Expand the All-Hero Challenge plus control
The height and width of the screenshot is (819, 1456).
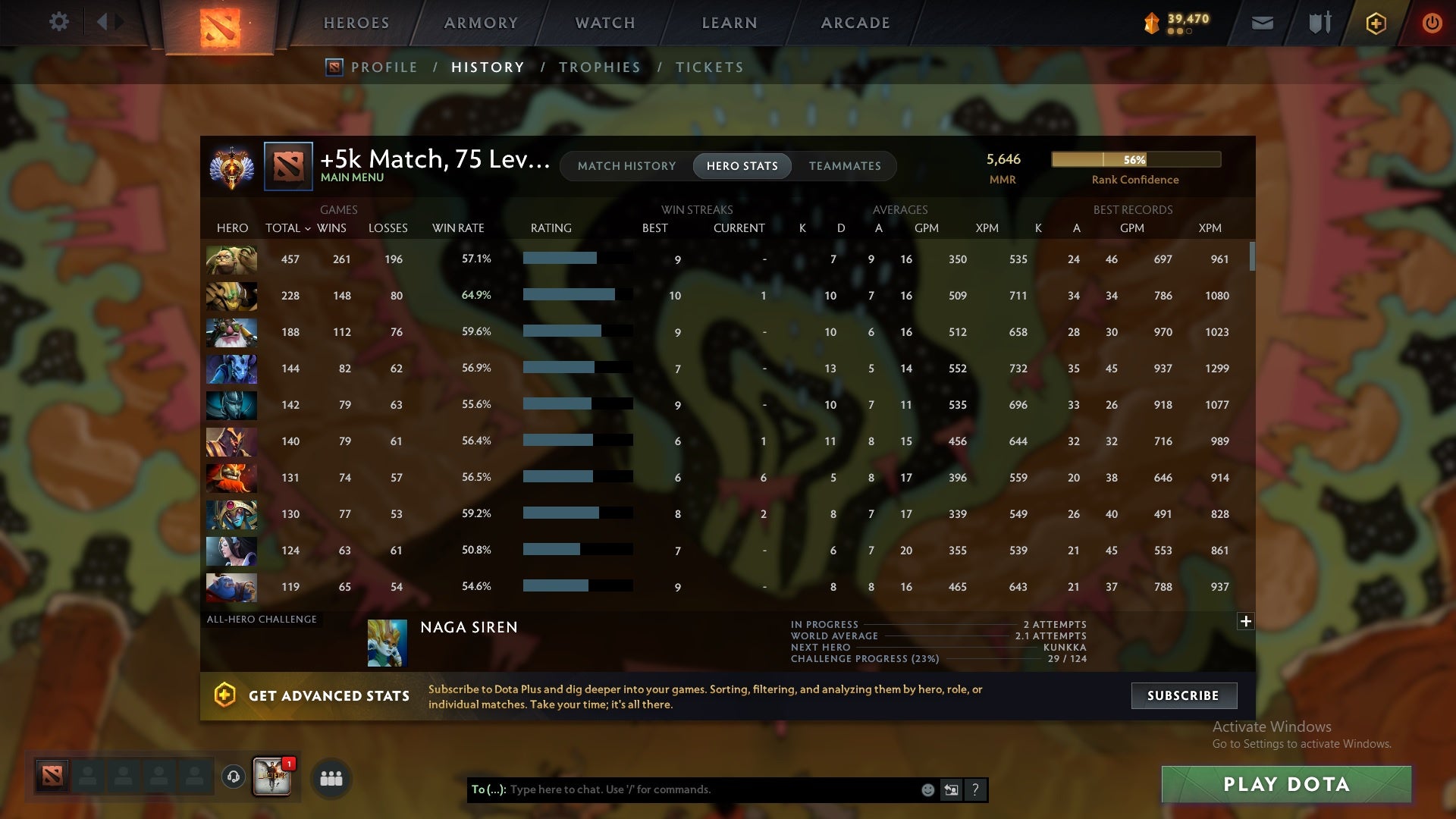[x=1246, y=620]
